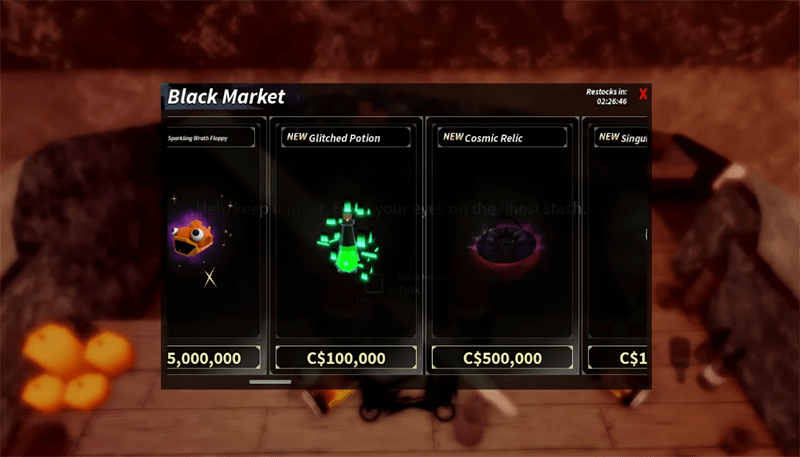
Task: Buy Cosmic Relic for C$500,000
Action: pos(502,358)
